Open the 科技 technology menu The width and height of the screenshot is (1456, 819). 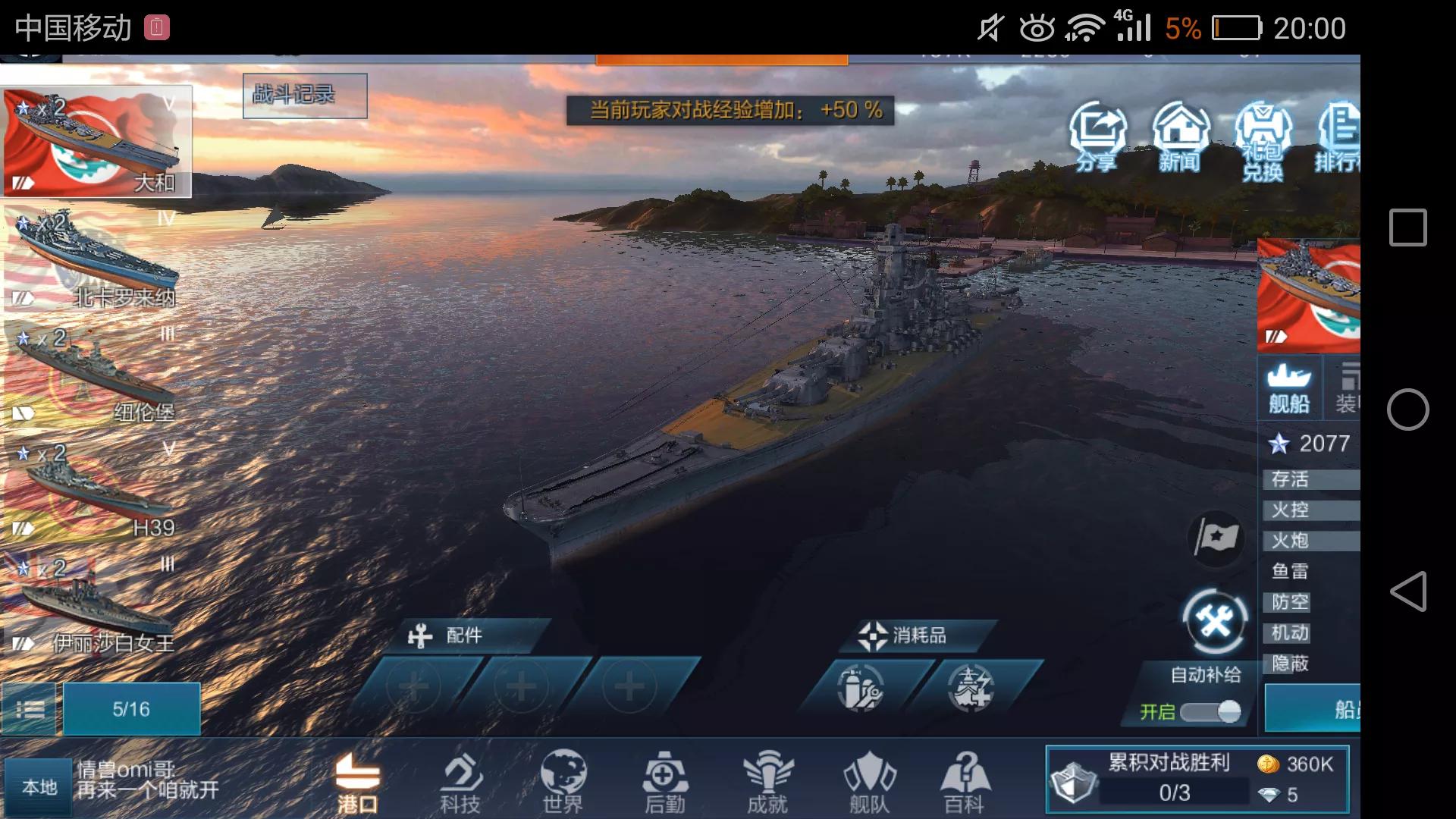click(460, 782)
